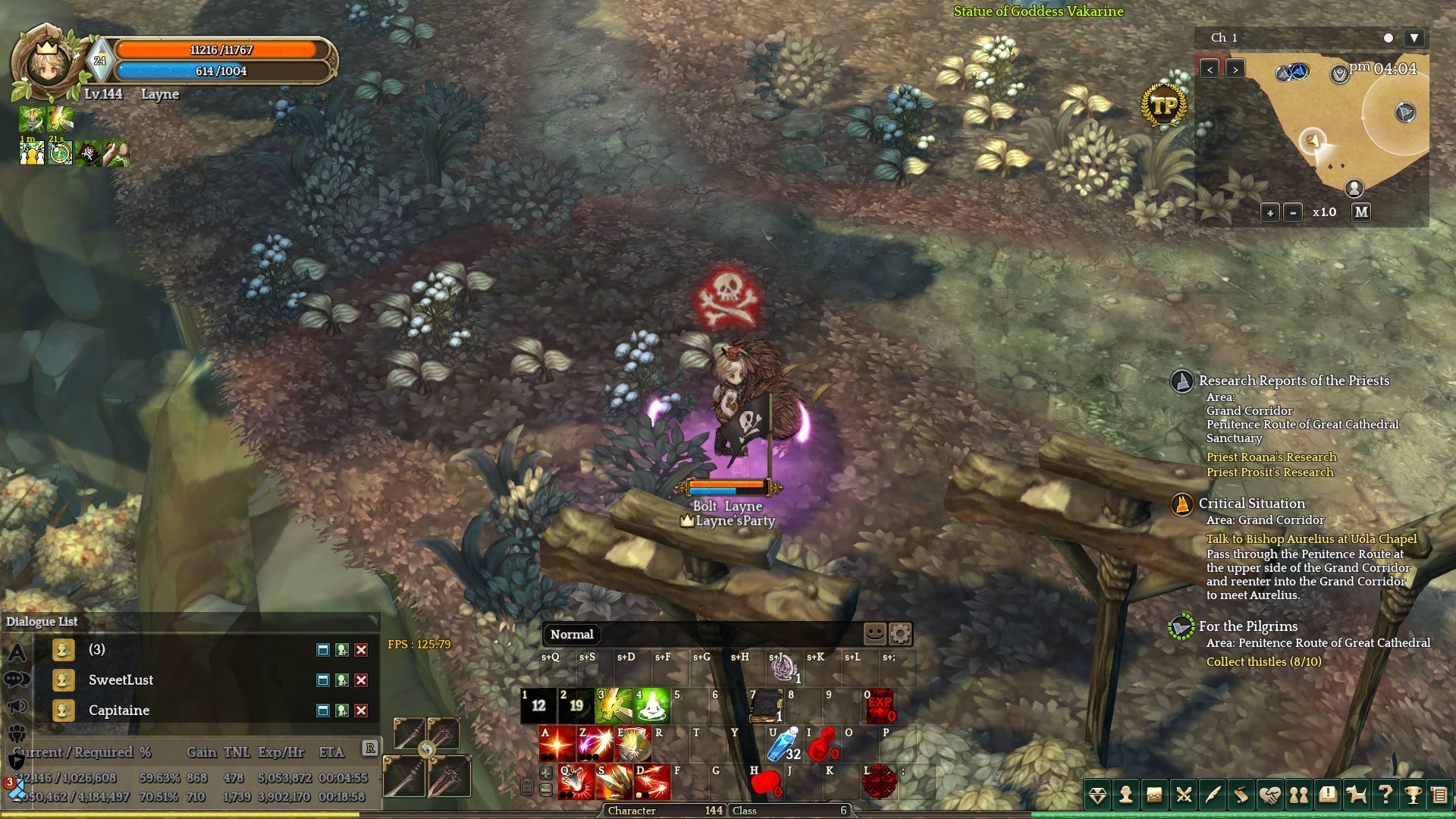
Task: Zoom in the minimap with plus button
Action: tap(1270, 213)
